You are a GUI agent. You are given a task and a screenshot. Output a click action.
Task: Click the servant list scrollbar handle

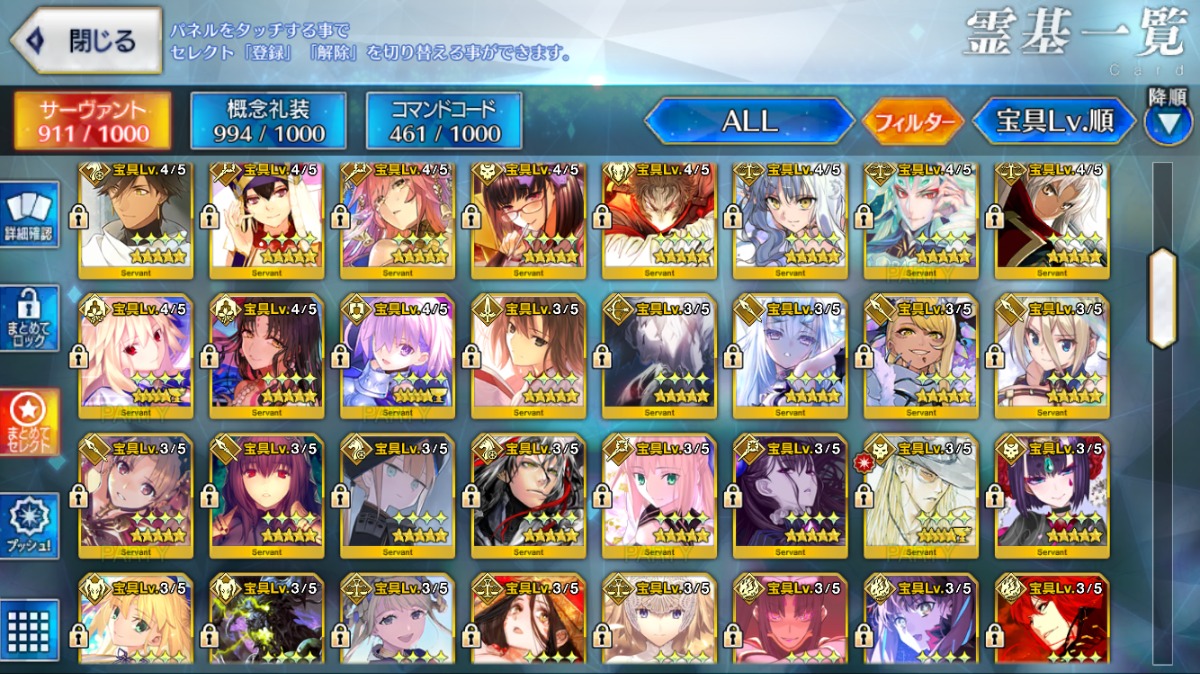point(1162,297)
